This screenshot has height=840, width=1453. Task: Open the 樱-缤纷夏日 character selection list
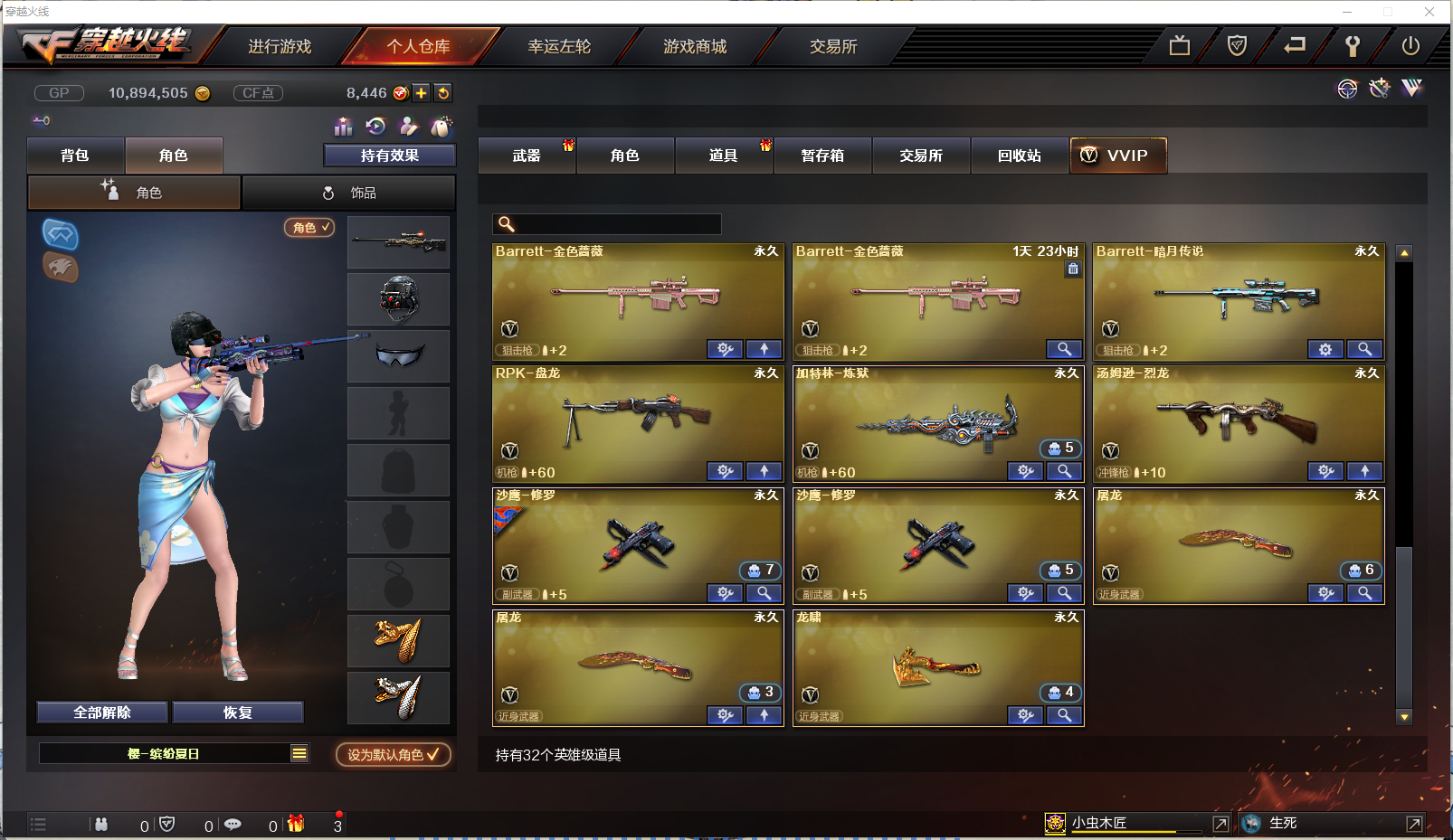[x=298, y=752]
